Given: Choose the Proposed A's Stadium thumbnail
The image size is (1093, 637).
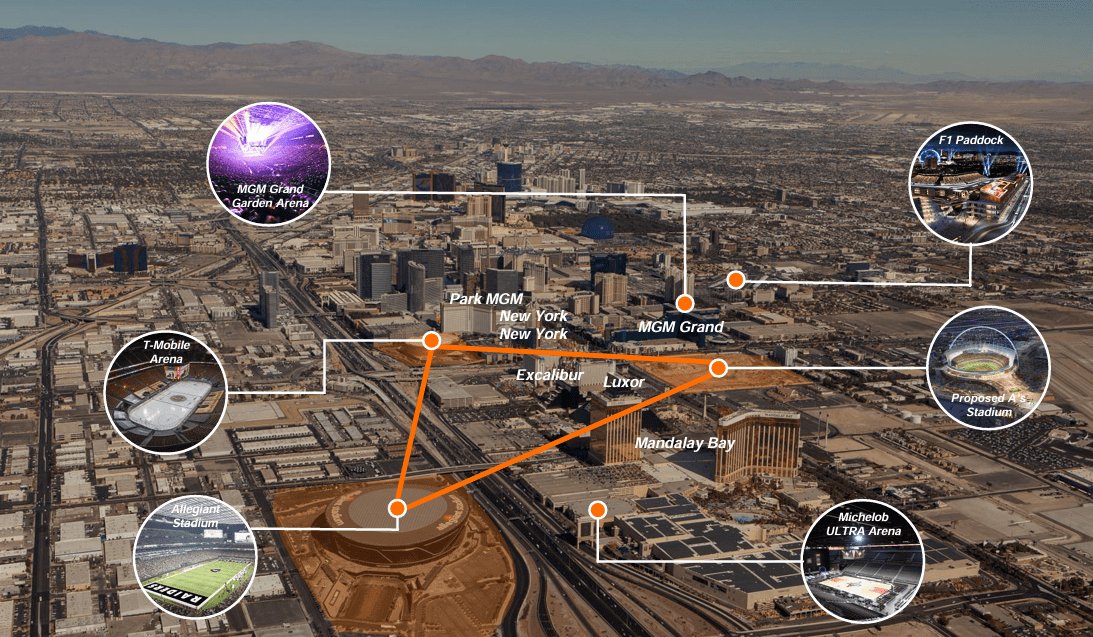Looking at the screenshot, I should click(x=987, y=368).
